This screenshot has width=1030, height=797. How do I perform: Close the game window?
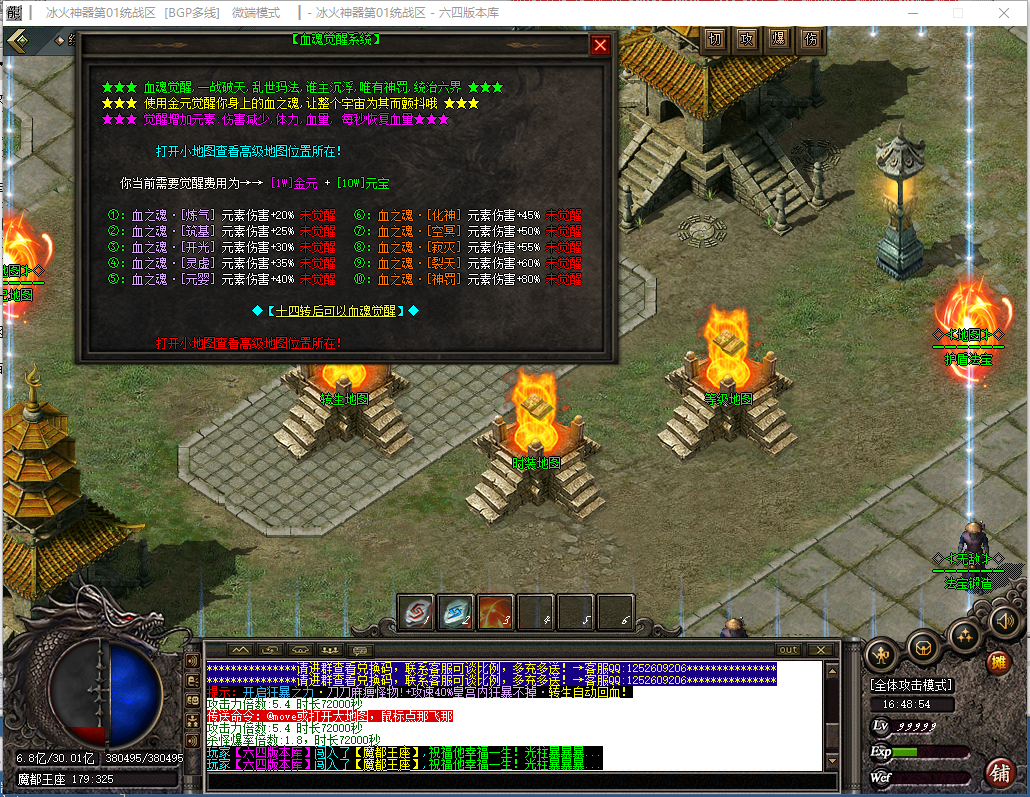tap(1003, 13)
